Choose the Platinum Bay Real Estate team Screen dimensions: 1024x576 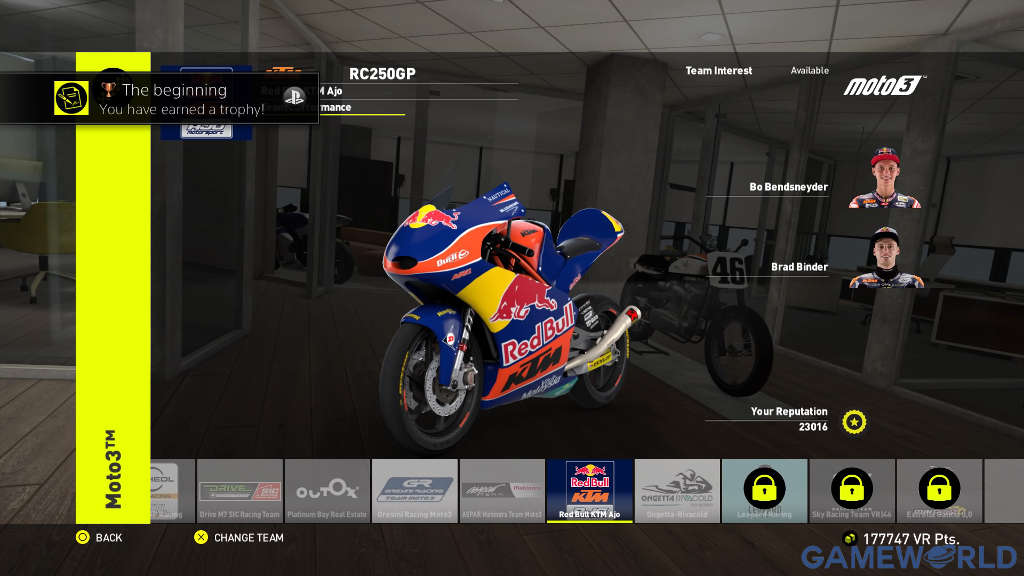[327, 490]
